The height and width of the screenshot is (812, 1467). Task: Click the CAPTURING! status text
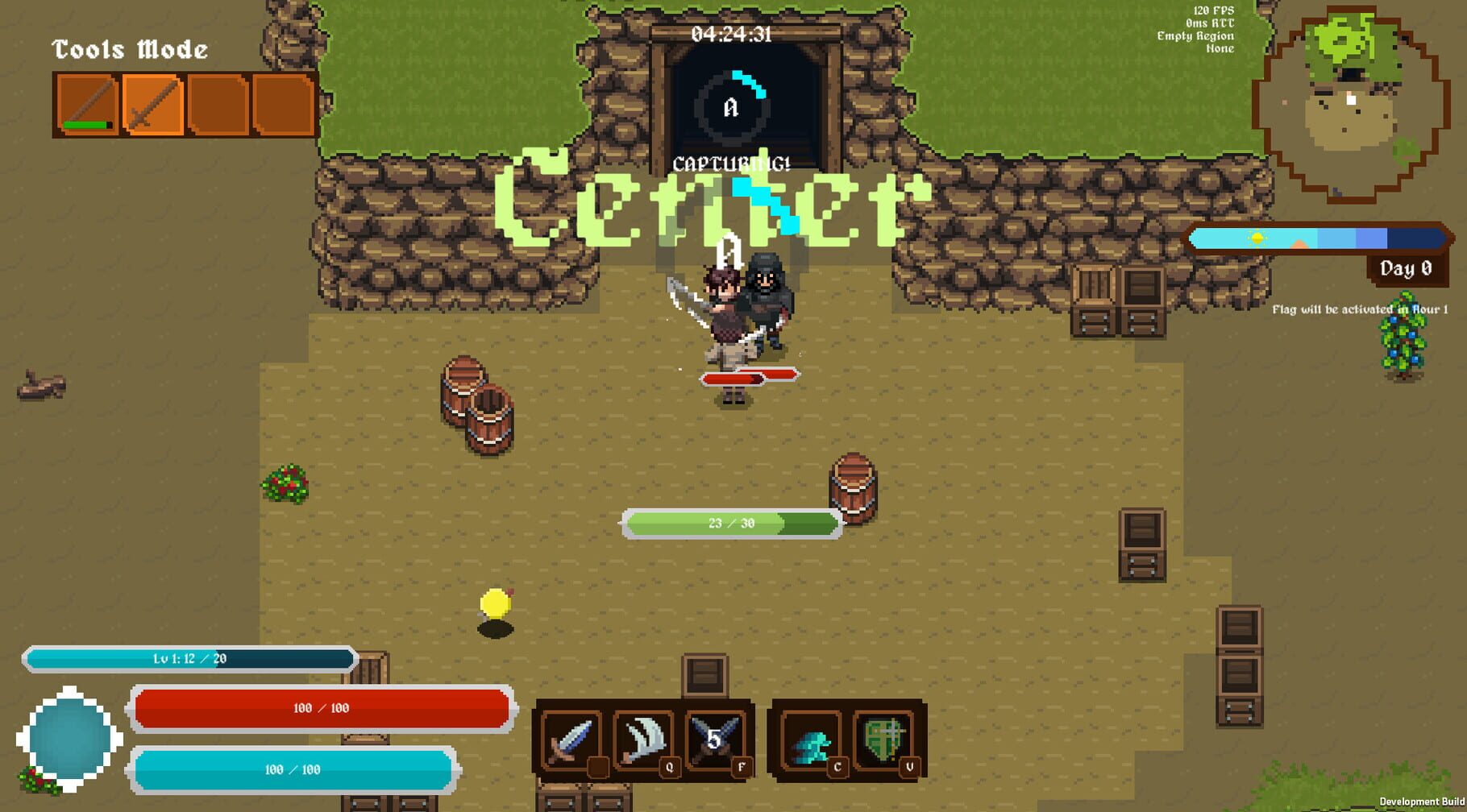point(732,165)
